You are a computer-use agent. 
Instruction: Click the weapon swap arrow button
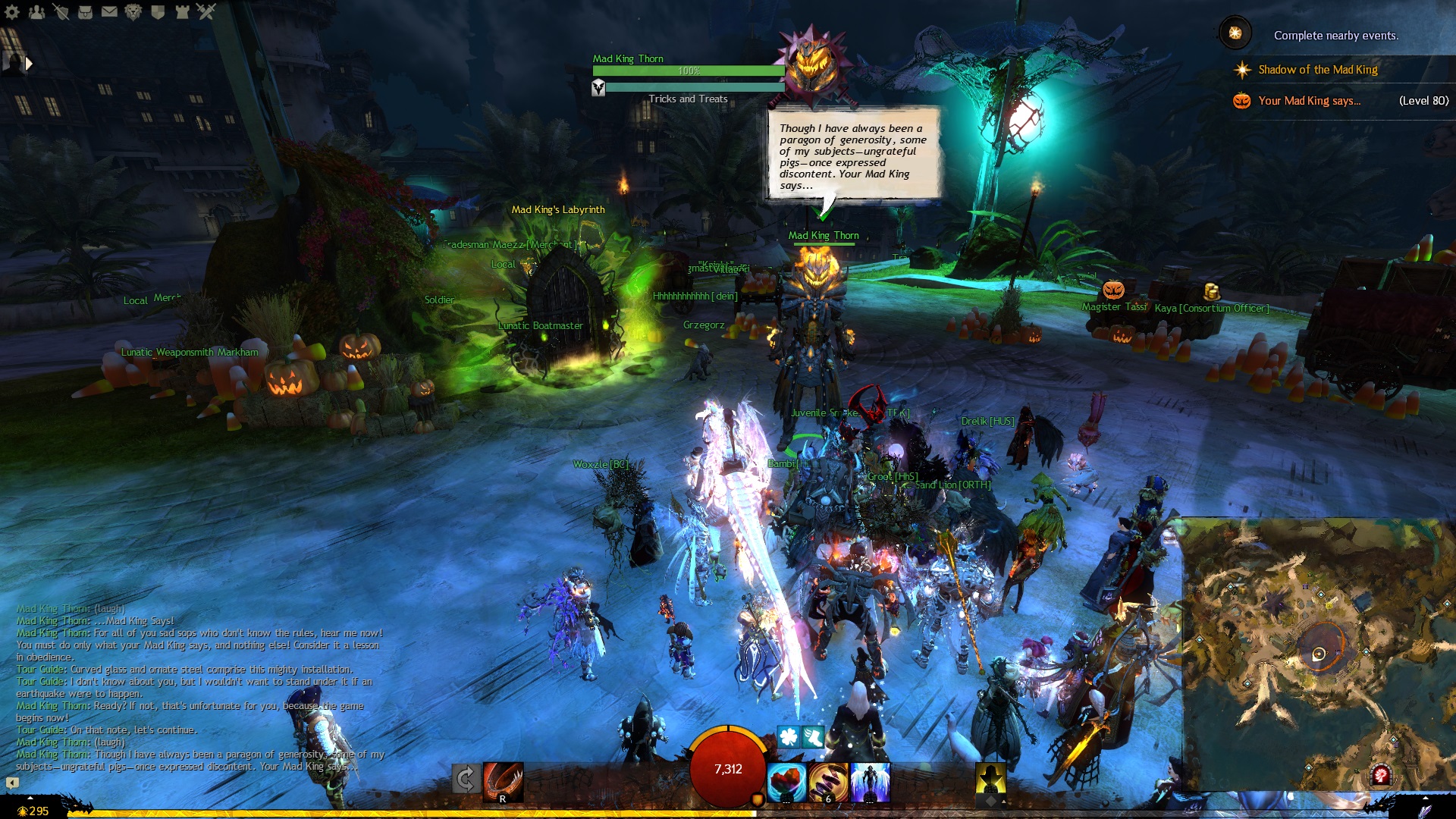[x=465, y=779]
